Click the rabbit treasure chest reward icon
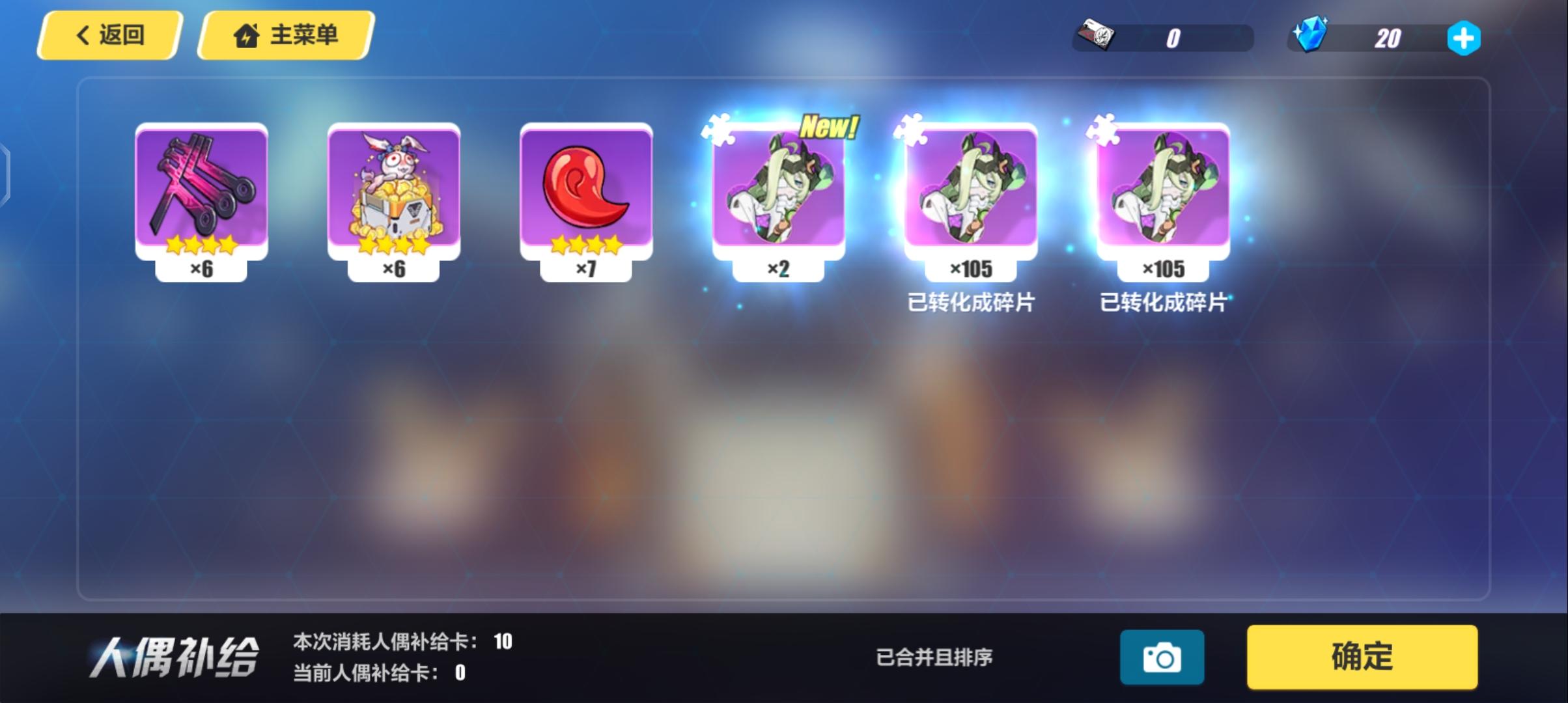Image resolution: width=1568 pixels, height=703 pixels. click(x=394, y=189)
